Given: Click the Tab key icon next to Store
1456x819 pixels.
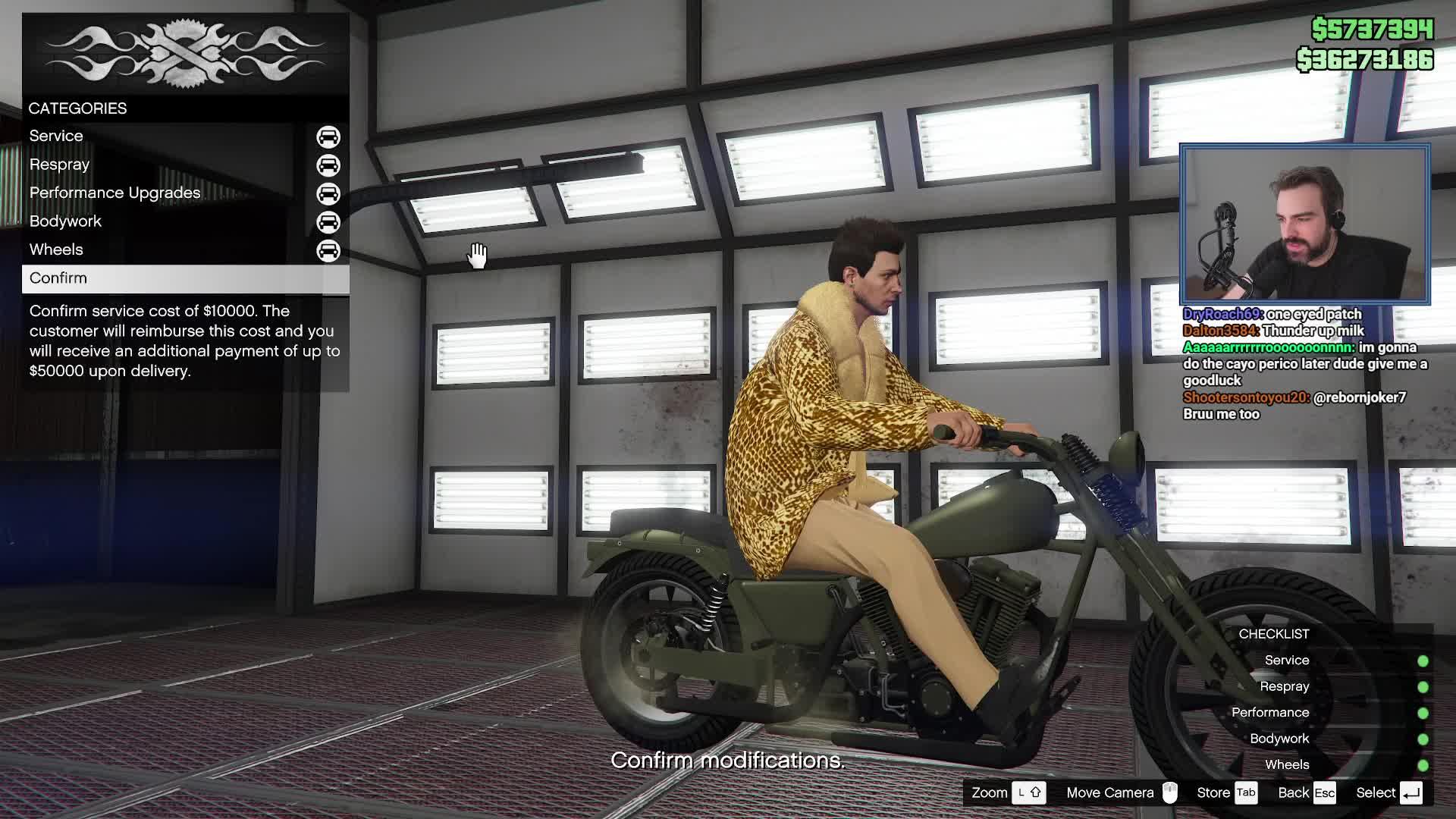Looking at the screenshot, I should point(1247,792).
